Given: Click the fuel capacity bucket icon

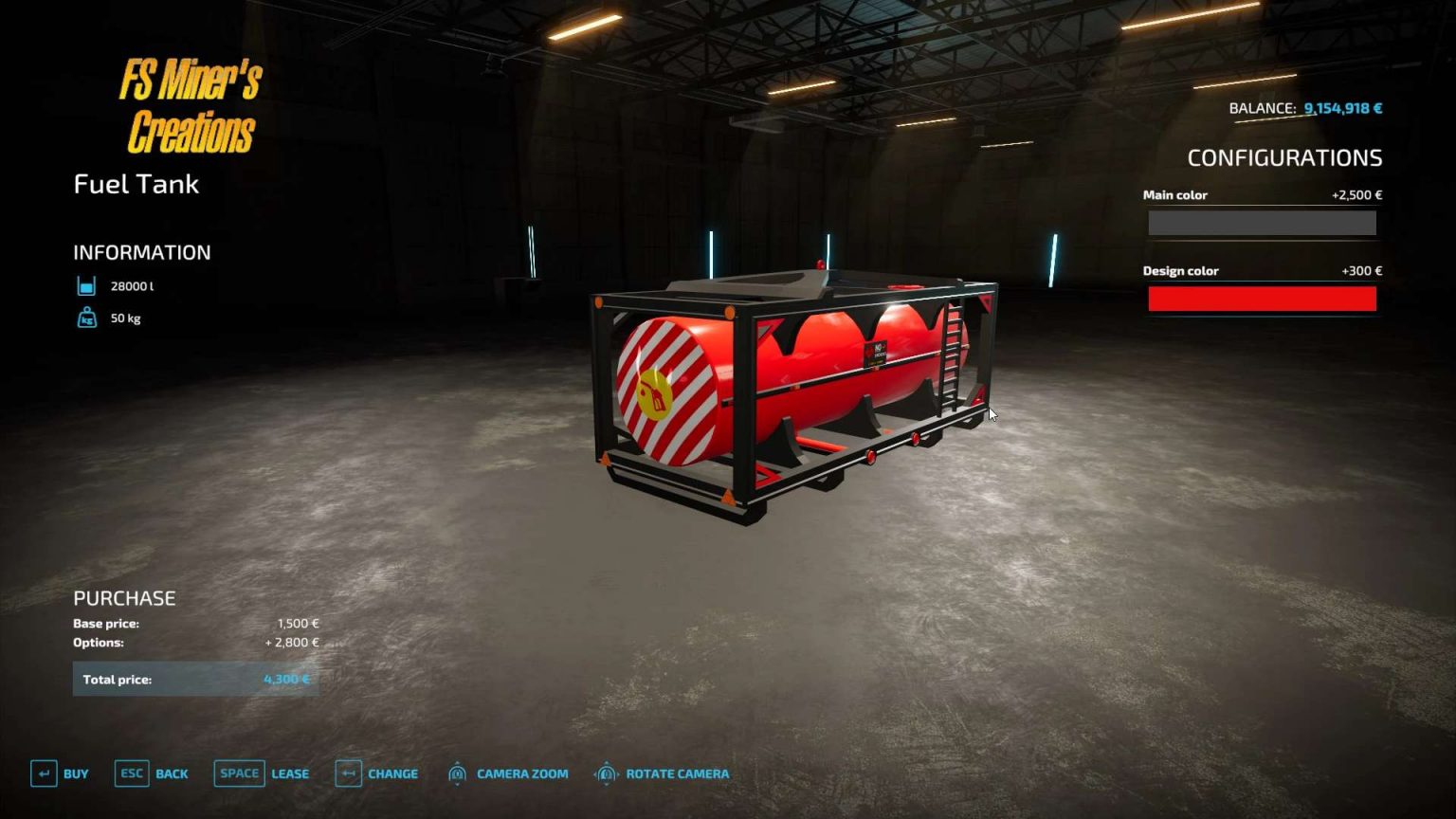Looking at the screenshot, I should [86, 284].
